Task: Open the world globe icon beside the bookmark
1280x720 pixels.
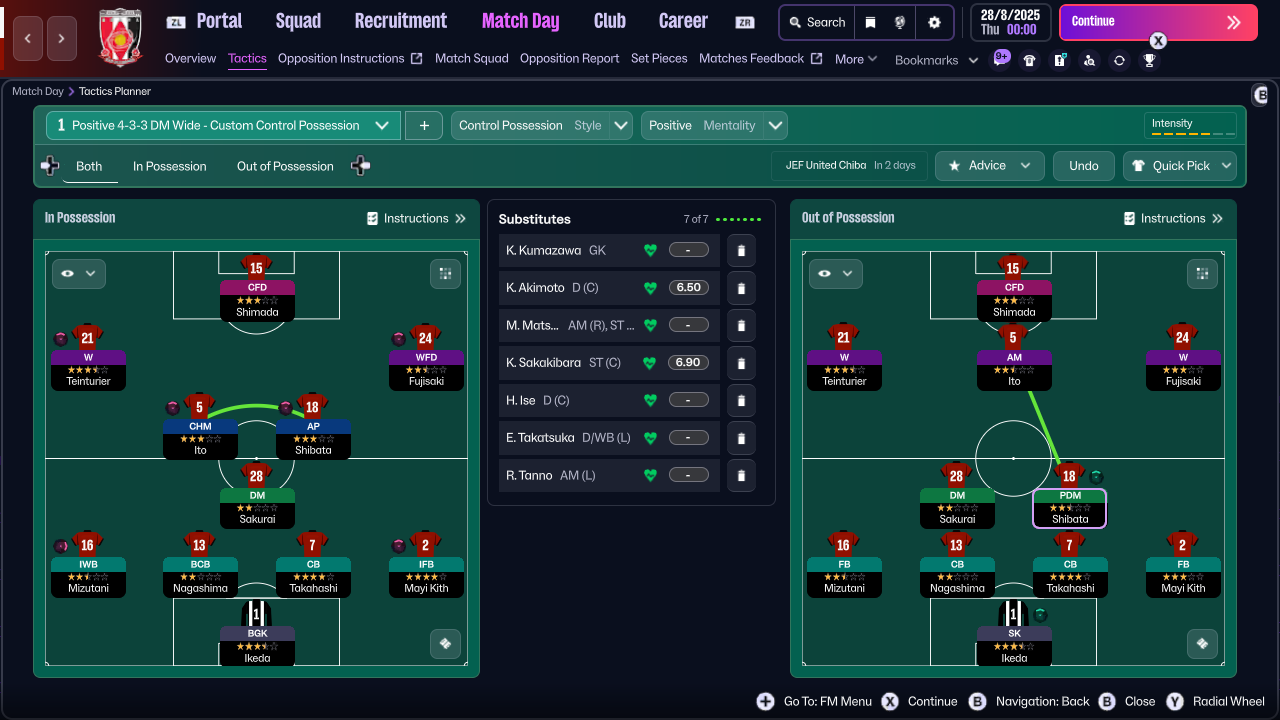Action: coord(899,23)
